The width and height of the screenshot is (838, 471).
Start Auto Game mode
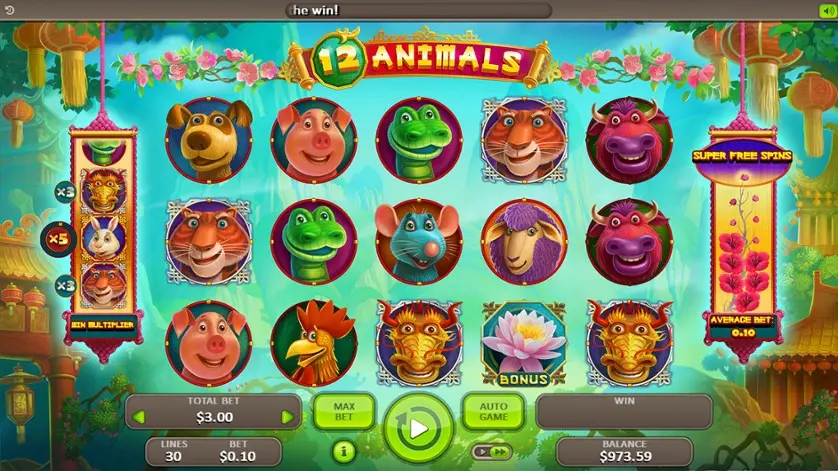tap(493, 411)
